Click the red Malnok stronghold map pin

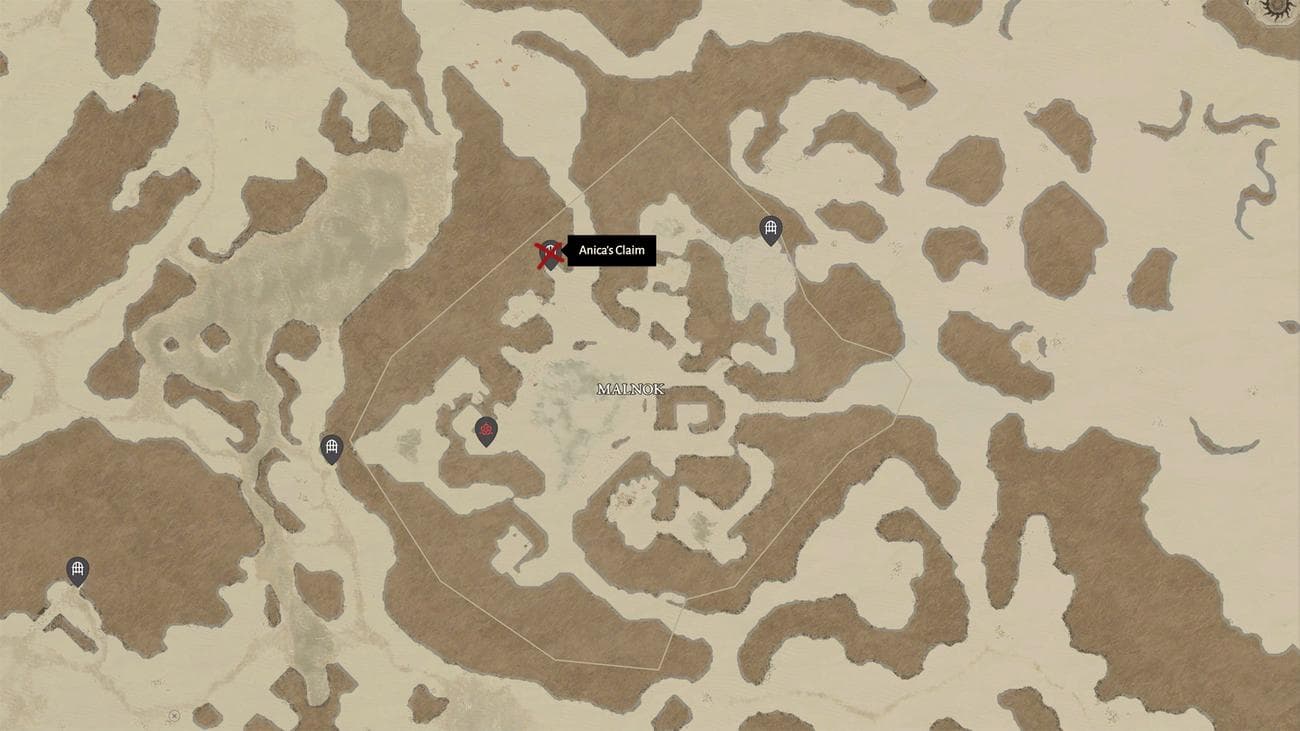point(486,431)
